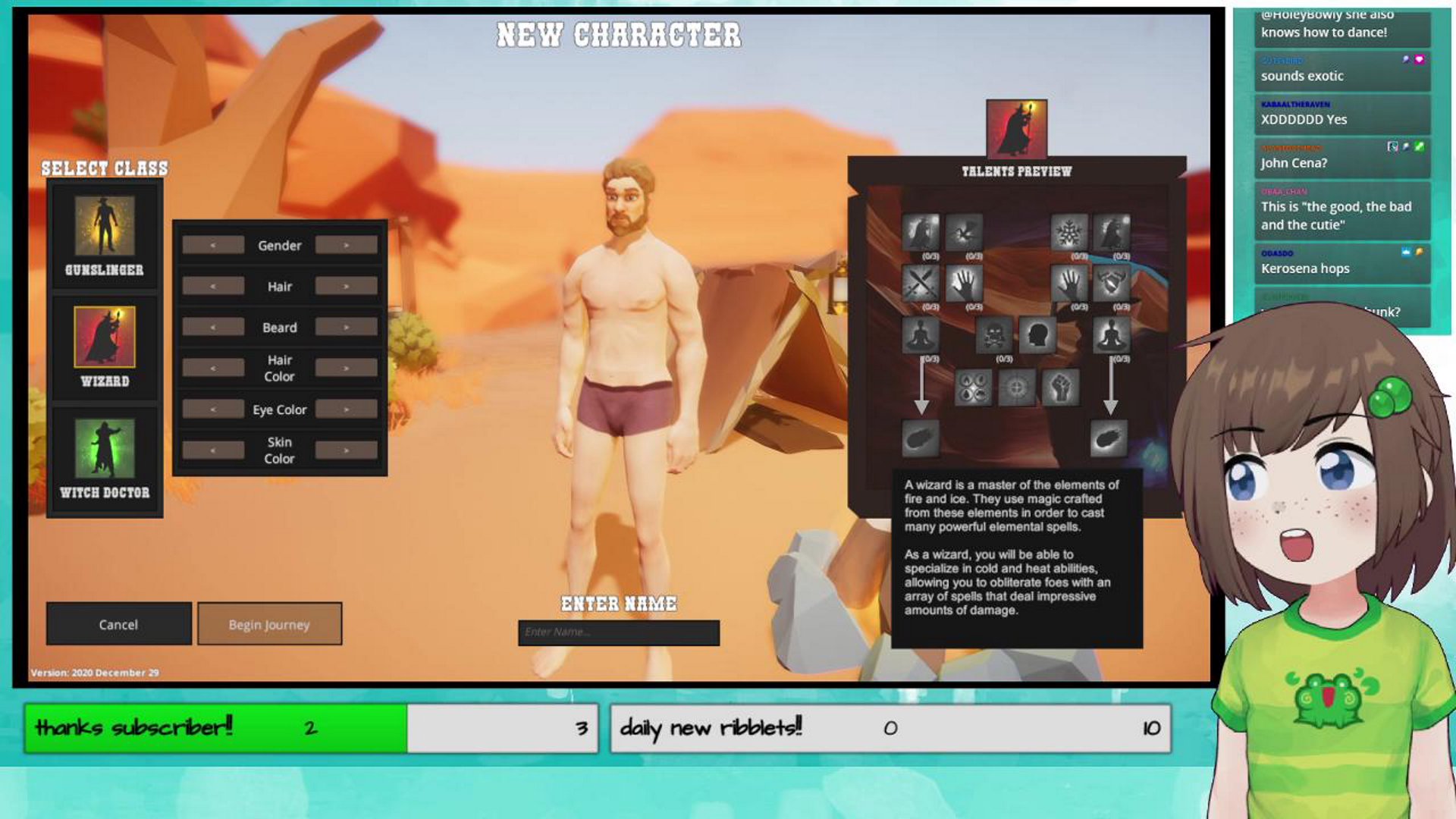The width and height of the screenshot is (1456, 819).
Task: Click the skull talent in the talent tree
Action: click(994, 335)
